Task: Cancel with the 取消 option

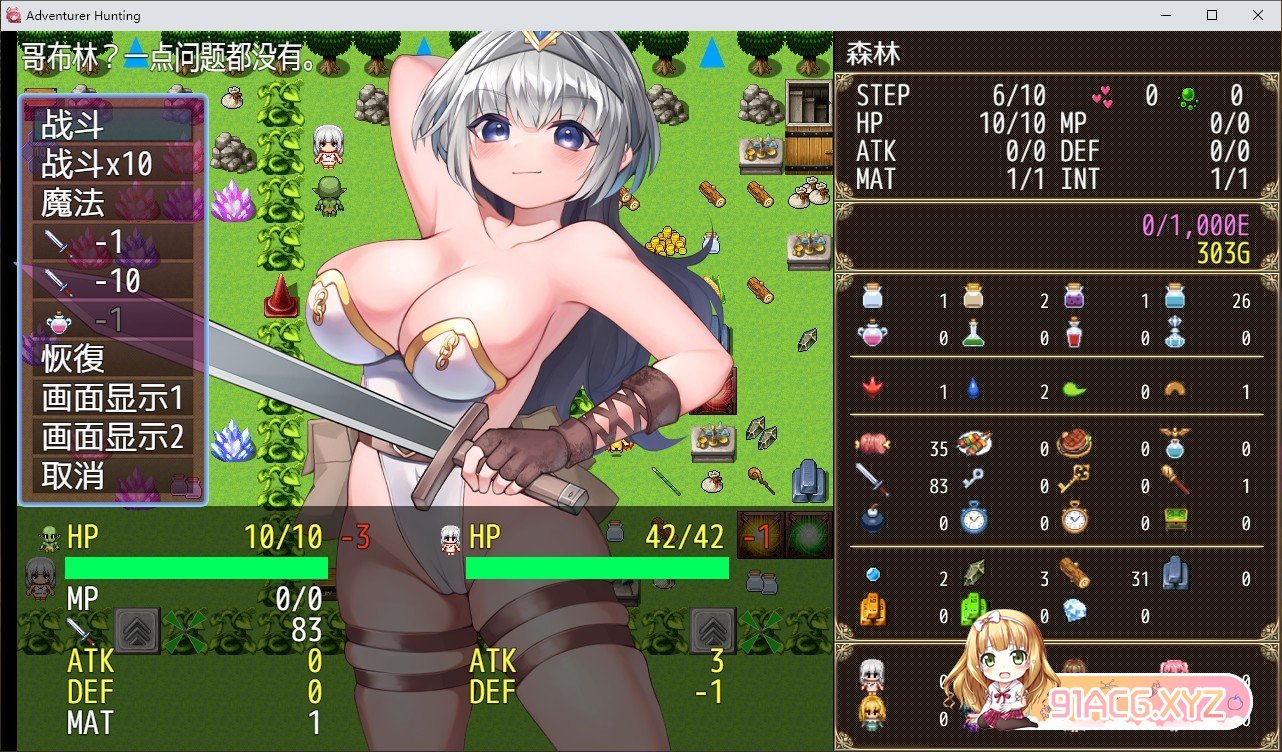Action: point(112,475)
